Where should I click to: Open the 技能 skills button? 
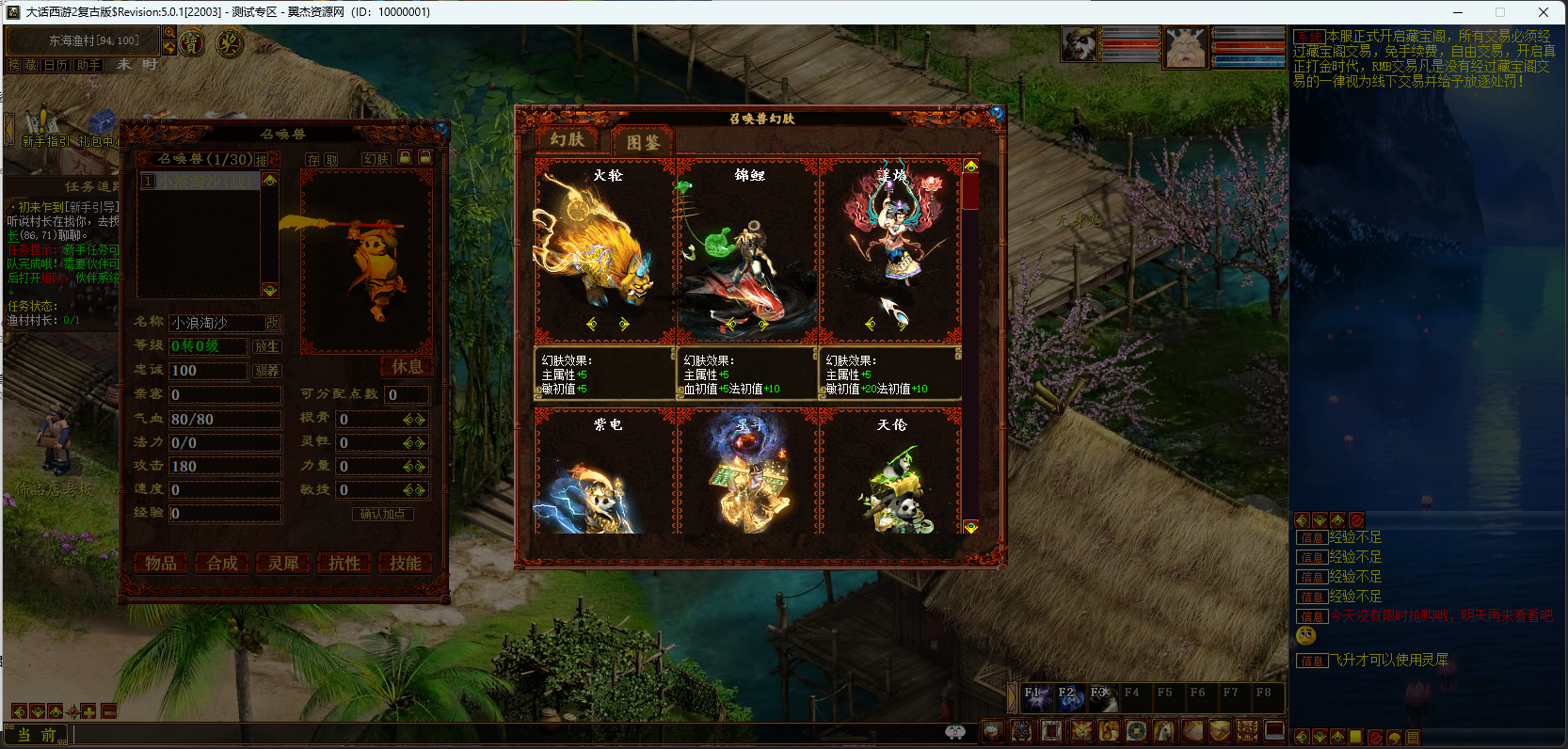pyautogui.click(x=405, y=563)
